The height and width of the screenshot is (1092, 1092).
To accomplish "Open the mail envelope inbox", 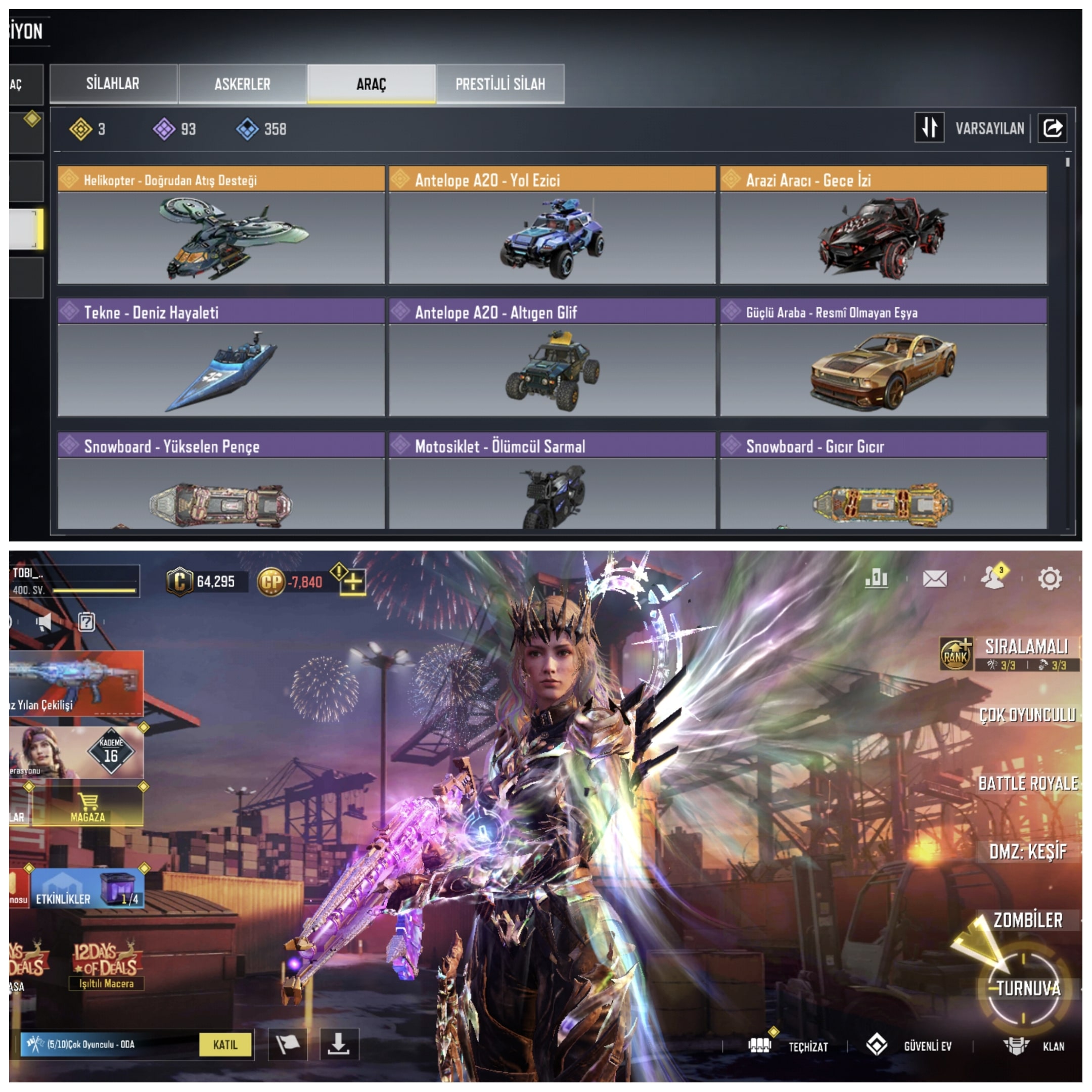I will [935, 578].
